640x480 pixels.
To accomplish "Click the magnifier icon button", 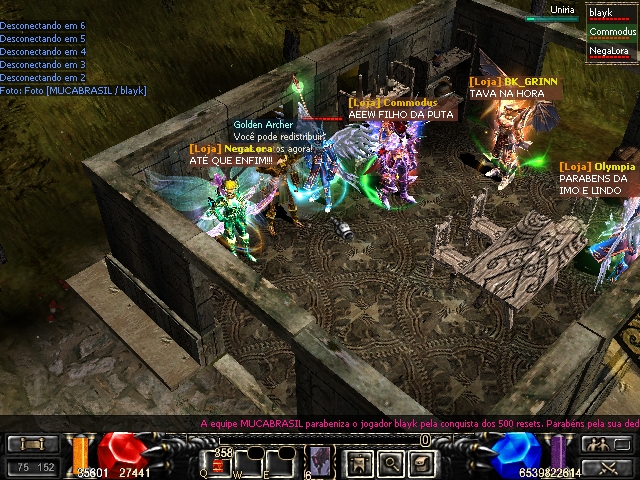I will click(x=391, y=461).
